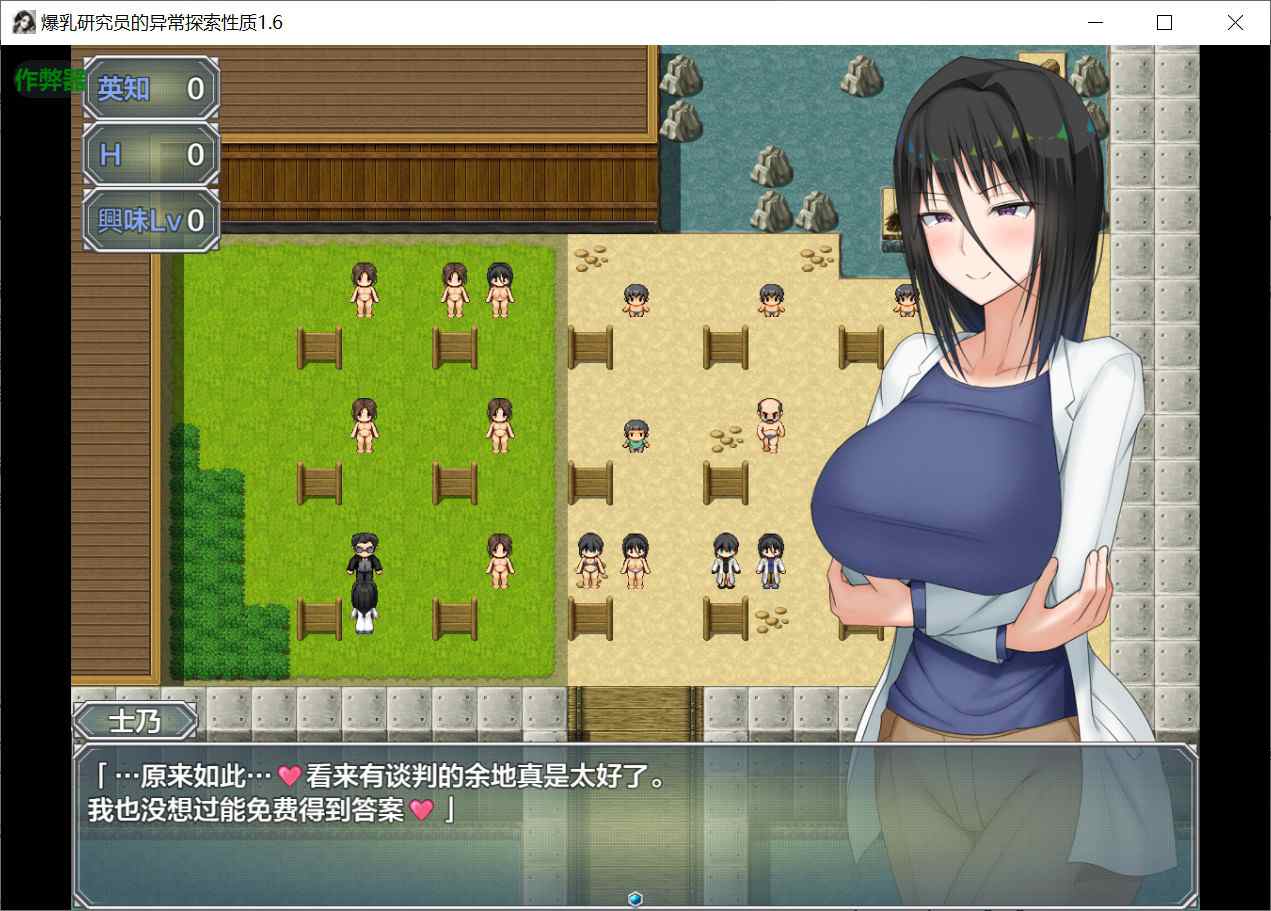This screenshot has height=911, width=1271.
Task: Close the game window
Action: [x=1234, y=23]
